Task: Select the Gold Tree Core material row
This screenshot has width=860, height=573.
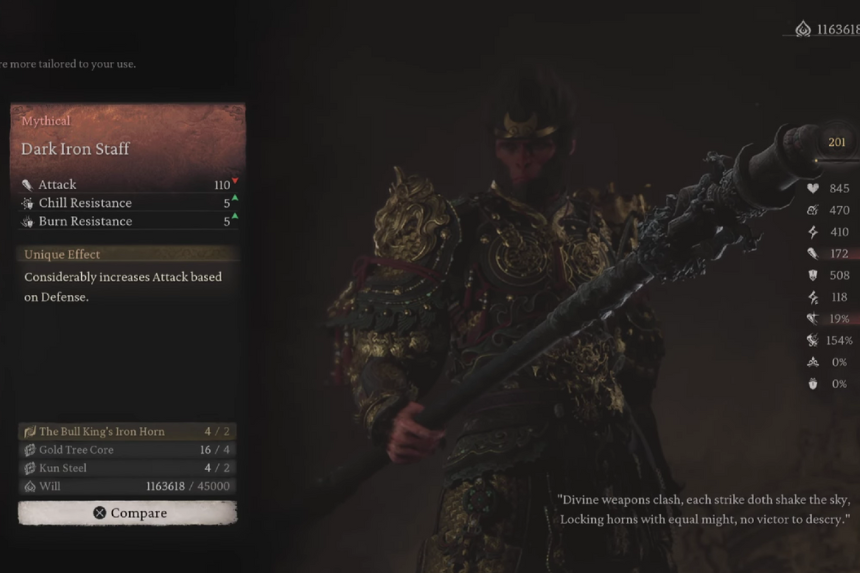Action: tap(128, 450)
